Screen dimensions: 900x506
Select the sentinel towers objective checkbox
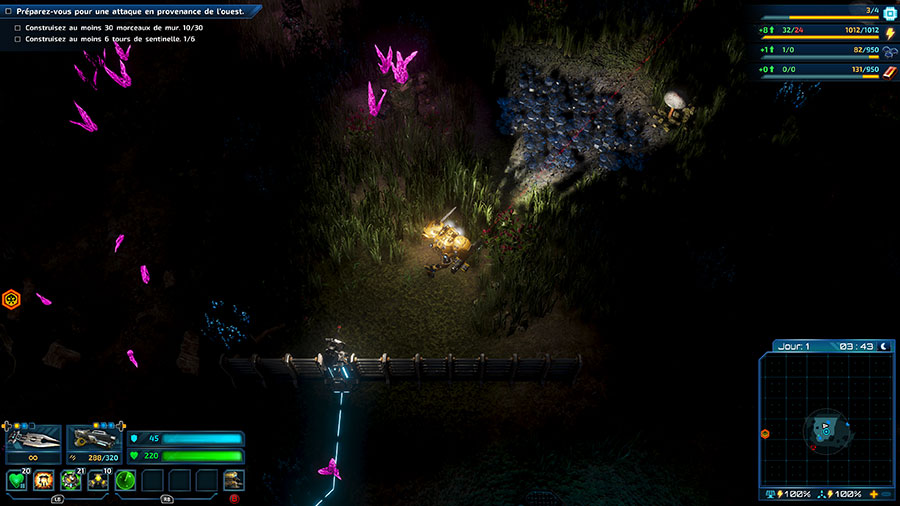(18, 39)
